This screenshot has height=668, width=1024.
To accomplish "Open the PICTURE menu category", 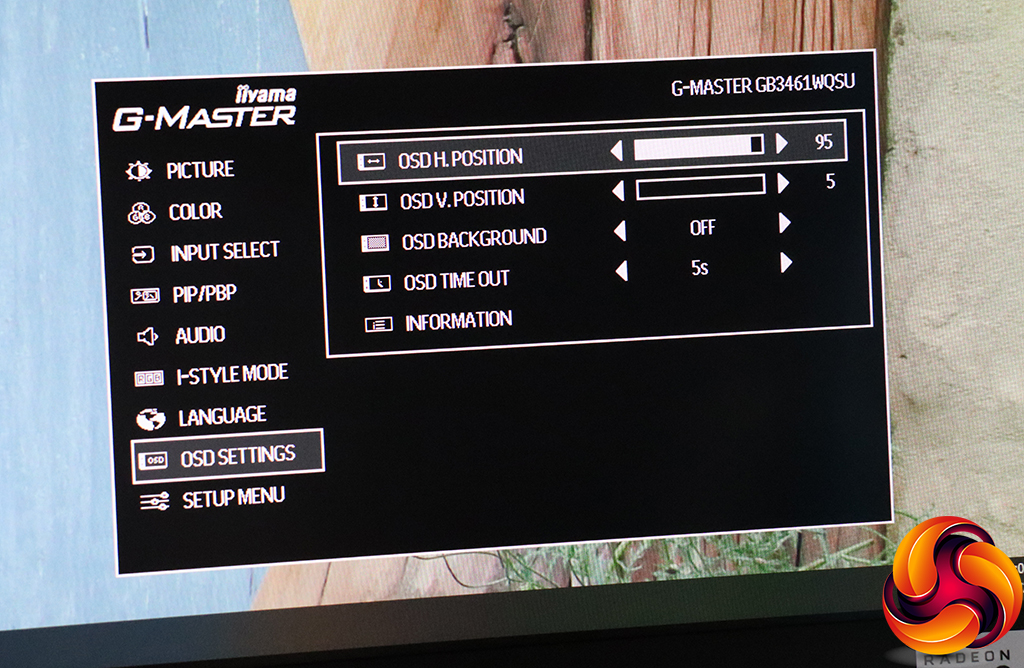I will (x=199, y=171).
